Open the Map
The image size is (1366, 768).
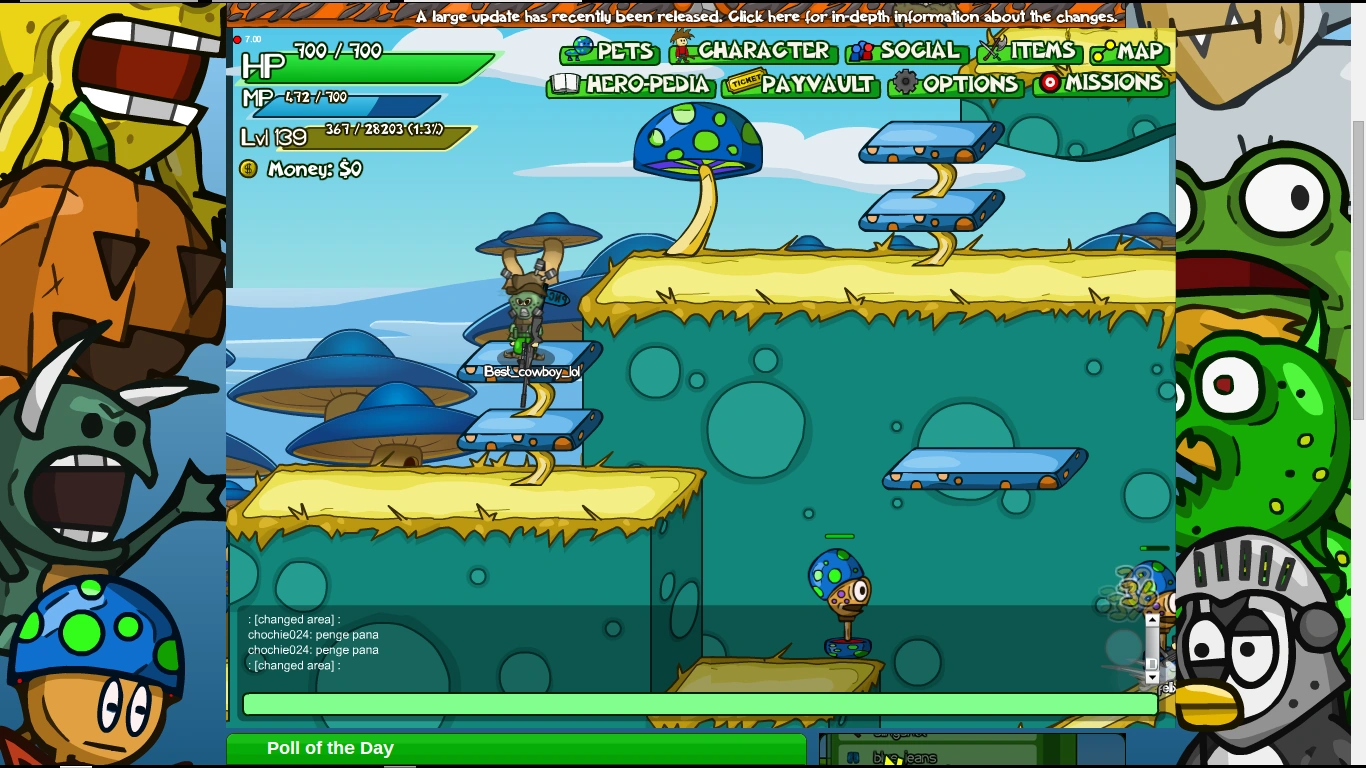(x=1130, y=51)
